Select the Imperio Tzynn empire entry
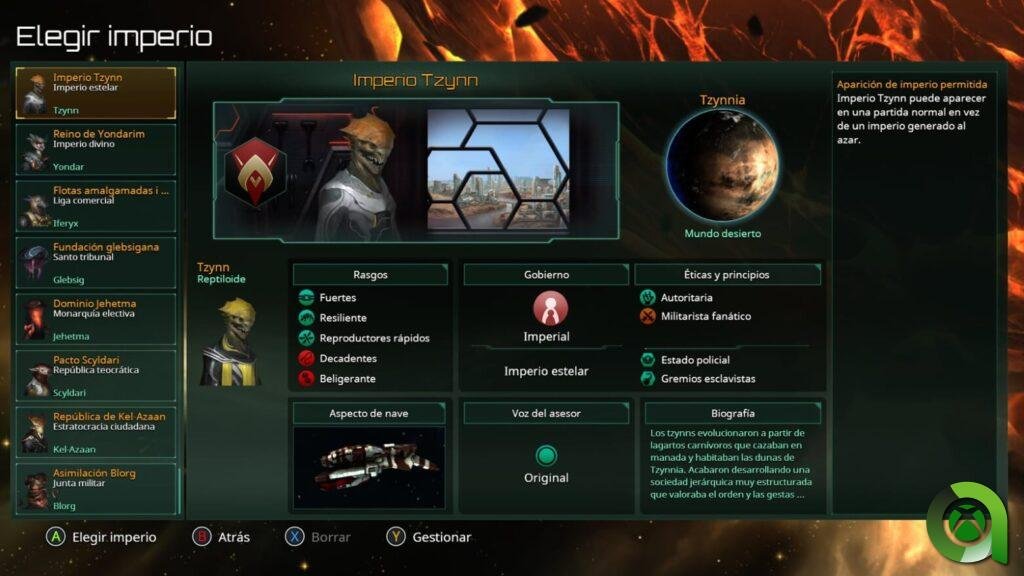This screenshot has height=576, width=1024. tap(95, 93)
